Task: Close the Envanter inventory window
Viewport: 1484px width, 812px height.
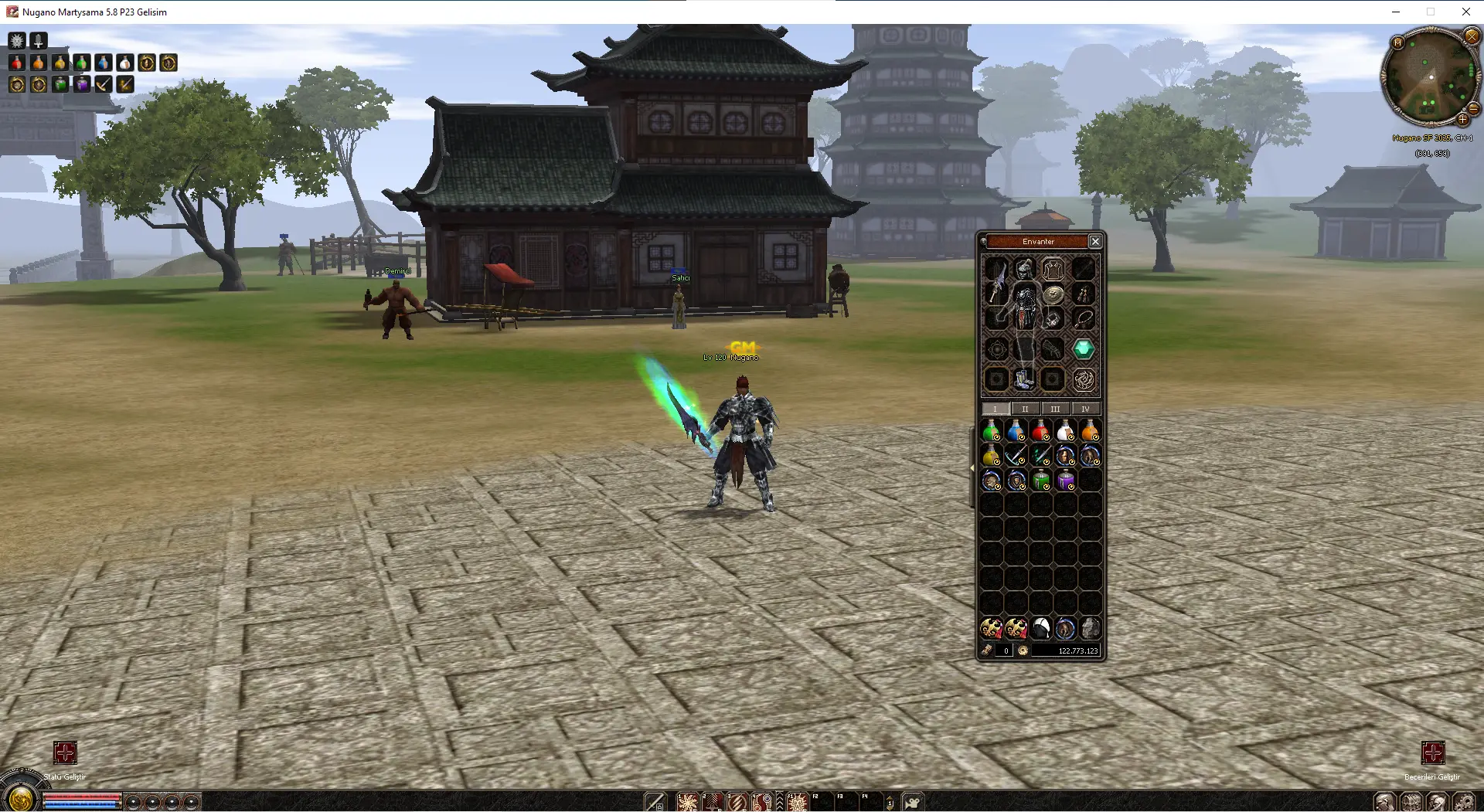Action: (x=1095, y=242)
